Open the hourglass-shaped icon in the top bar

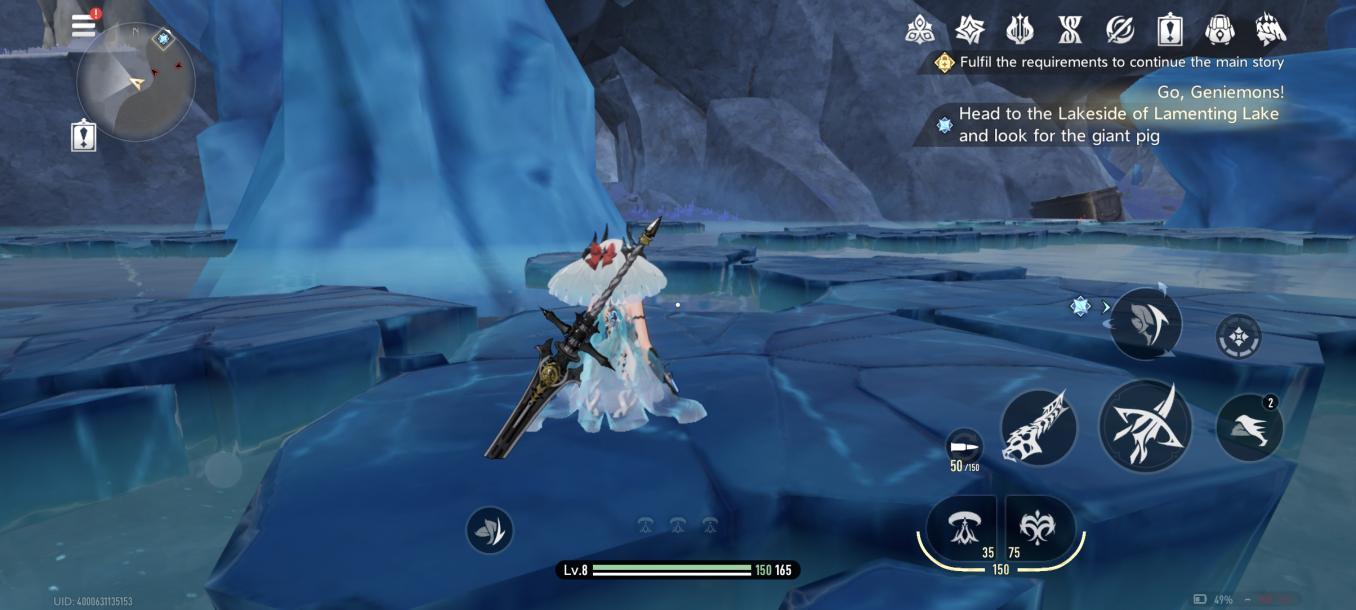(x=1069, y=30)
